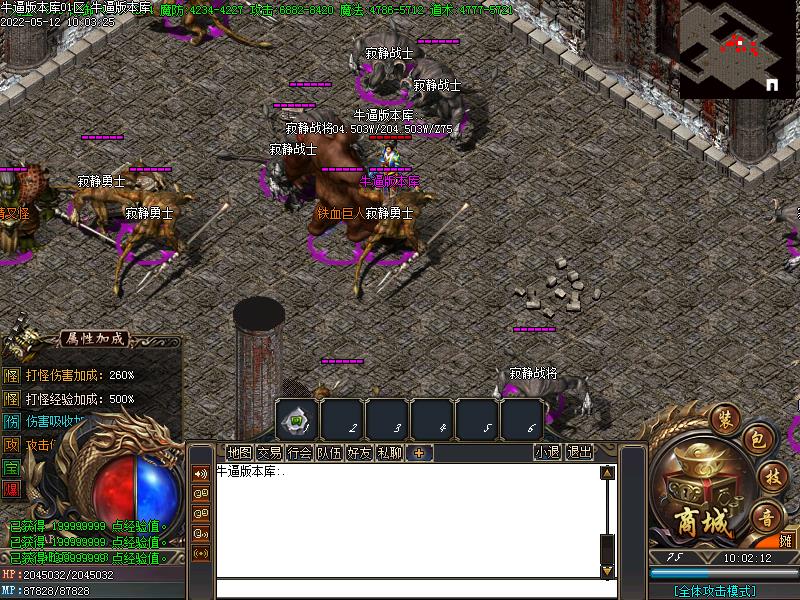800x600 pixels.
Task: Open the 摊 stall button
Action: click(x=786, y=540)
